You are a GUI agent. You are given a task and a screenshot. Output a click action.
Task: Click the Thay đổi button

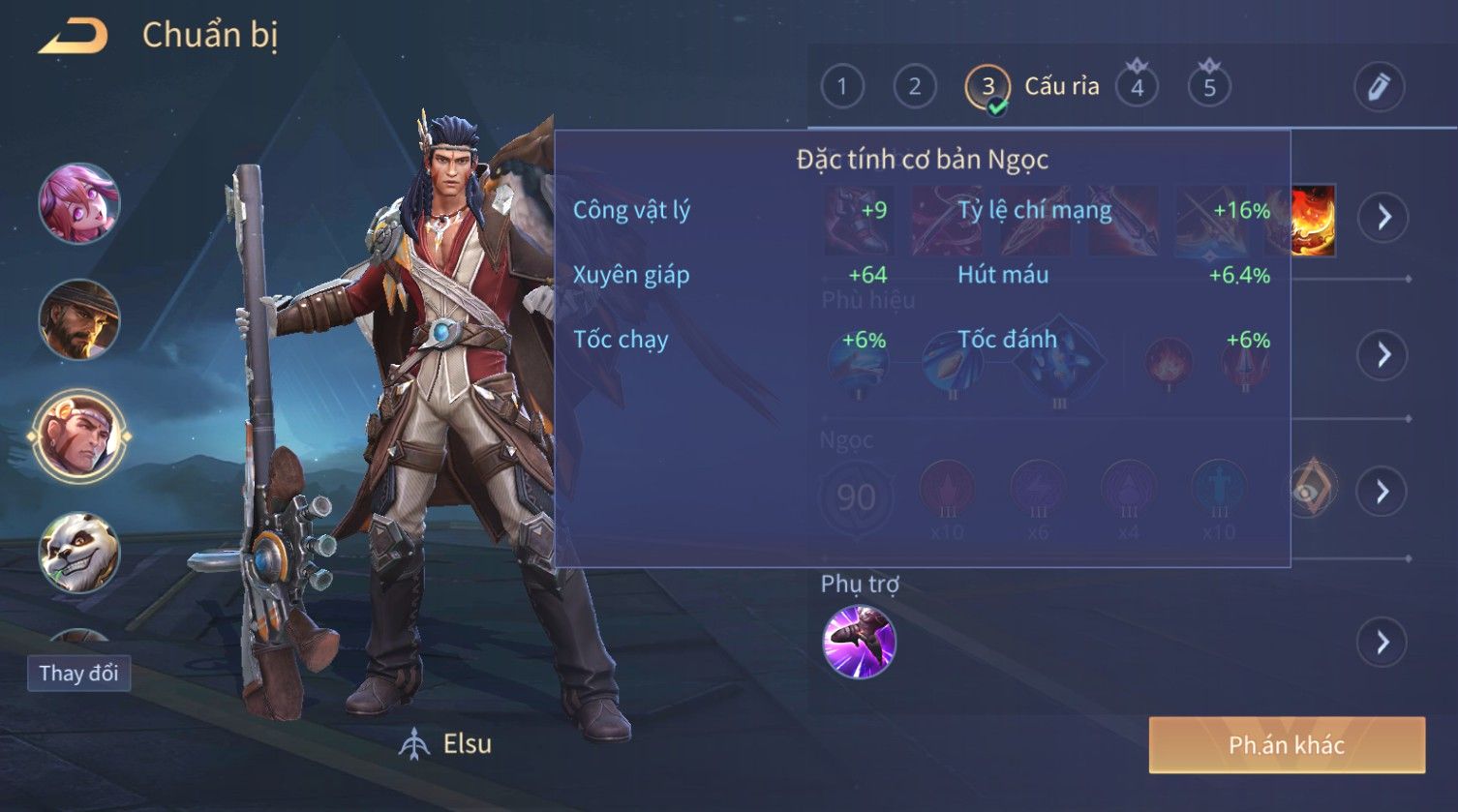click(x=78, y=673)
